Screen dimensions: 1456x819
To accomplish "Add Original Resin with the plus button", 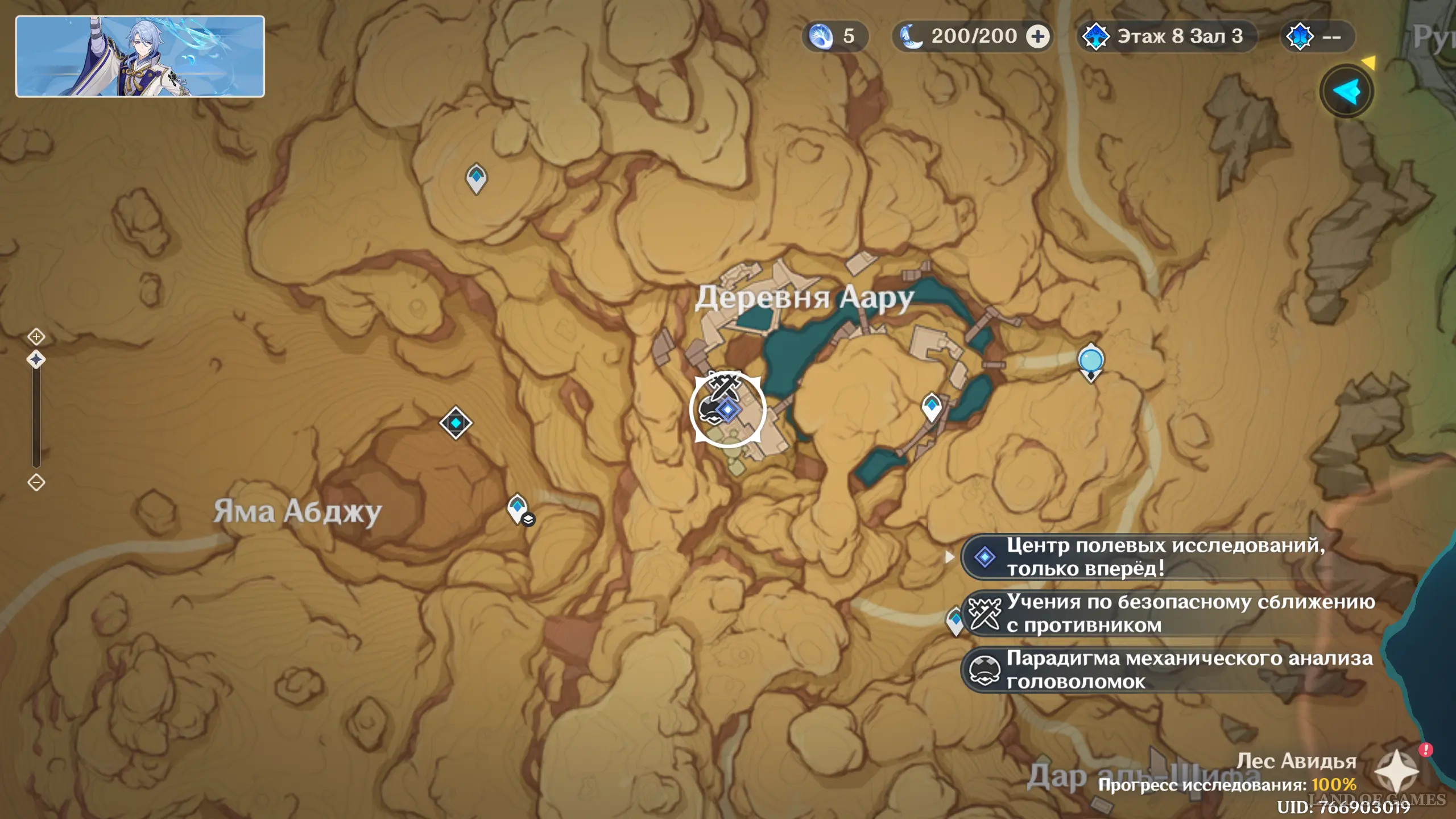I will tap(1038, 37).
